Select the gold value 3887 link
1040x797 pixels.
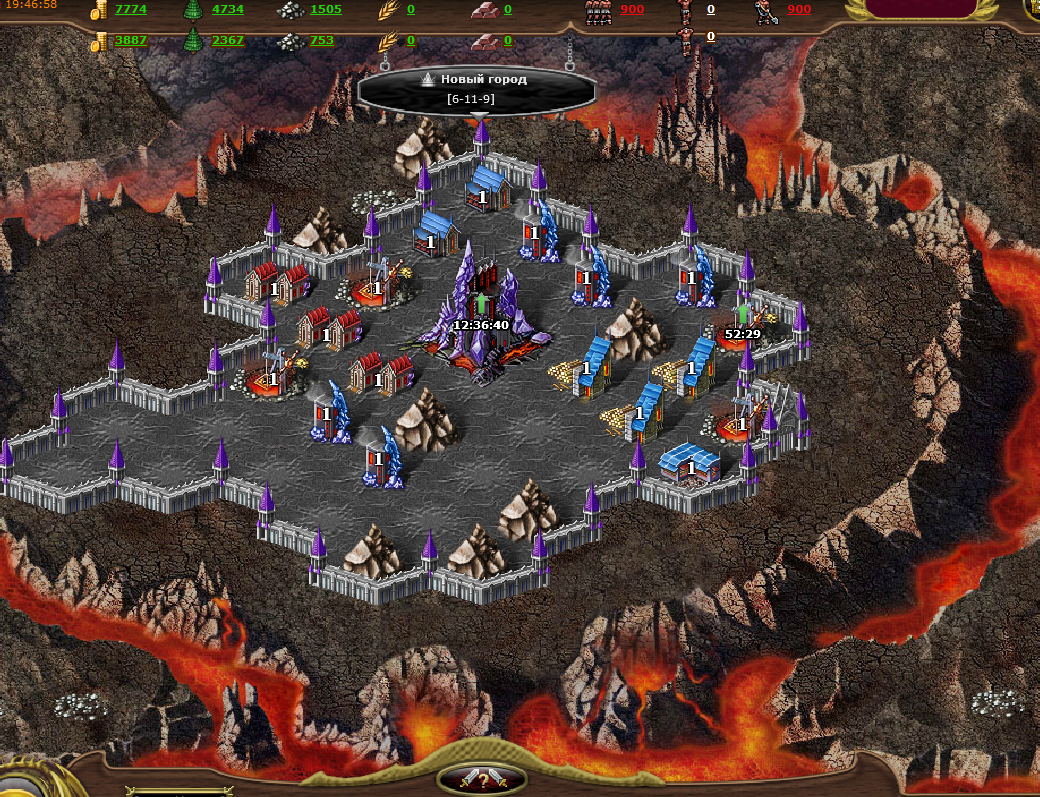(130, 41)
